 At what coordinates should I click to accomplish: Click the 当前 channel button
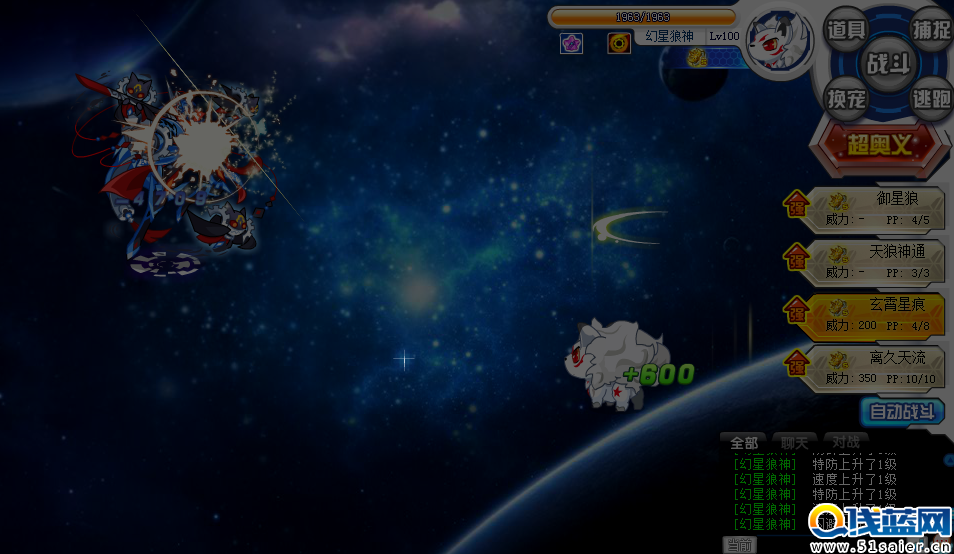(740, 545)
